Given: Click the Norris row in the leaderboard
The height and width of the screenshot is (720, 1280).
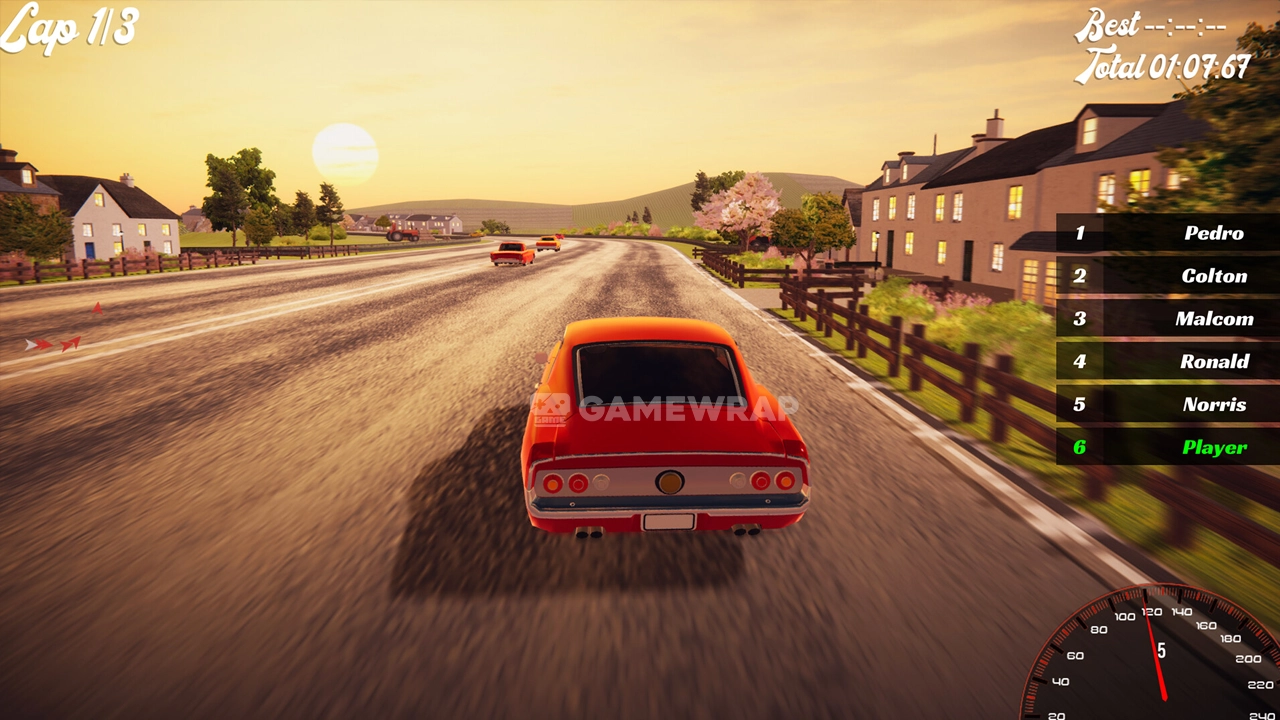Looking at the screenshot, I should (1167, 405).
